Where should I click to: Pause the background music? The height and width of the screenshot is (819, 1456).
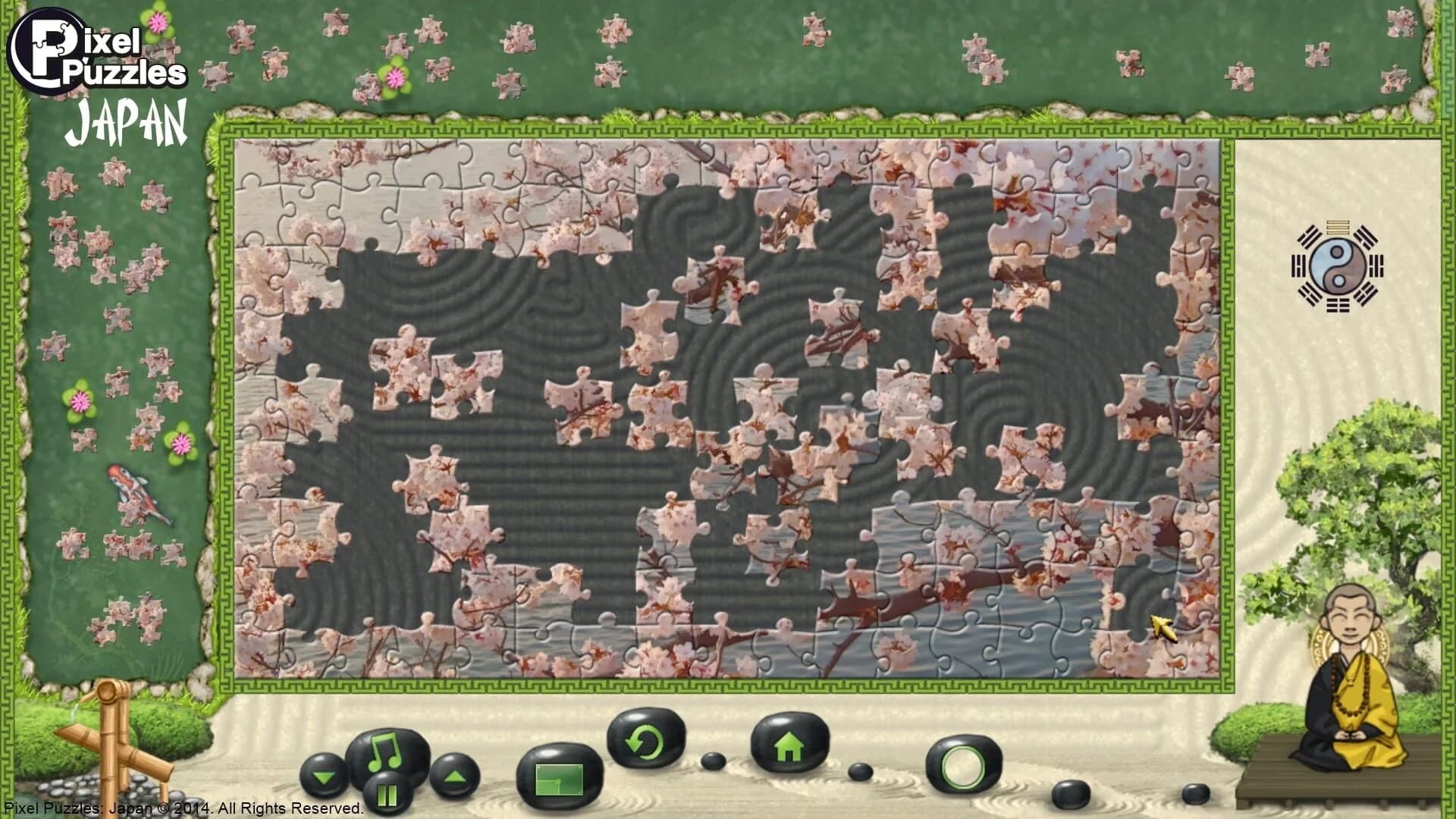(x=387, y=792)
